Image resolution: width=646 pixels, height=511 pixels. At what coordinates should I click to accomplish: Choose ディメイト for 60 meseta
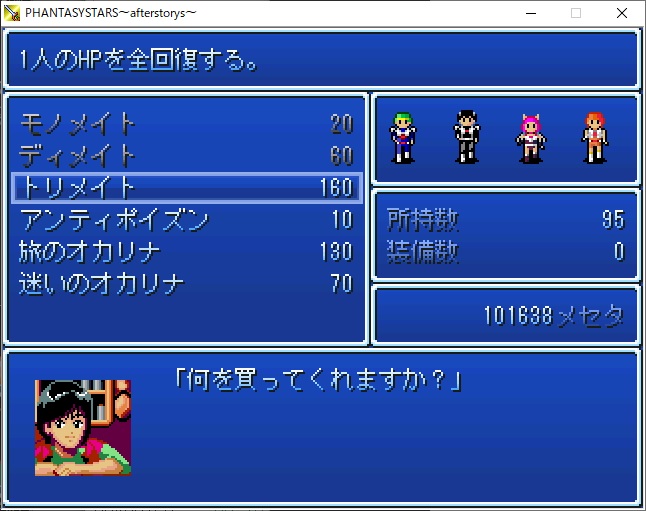tap(185, 156)
